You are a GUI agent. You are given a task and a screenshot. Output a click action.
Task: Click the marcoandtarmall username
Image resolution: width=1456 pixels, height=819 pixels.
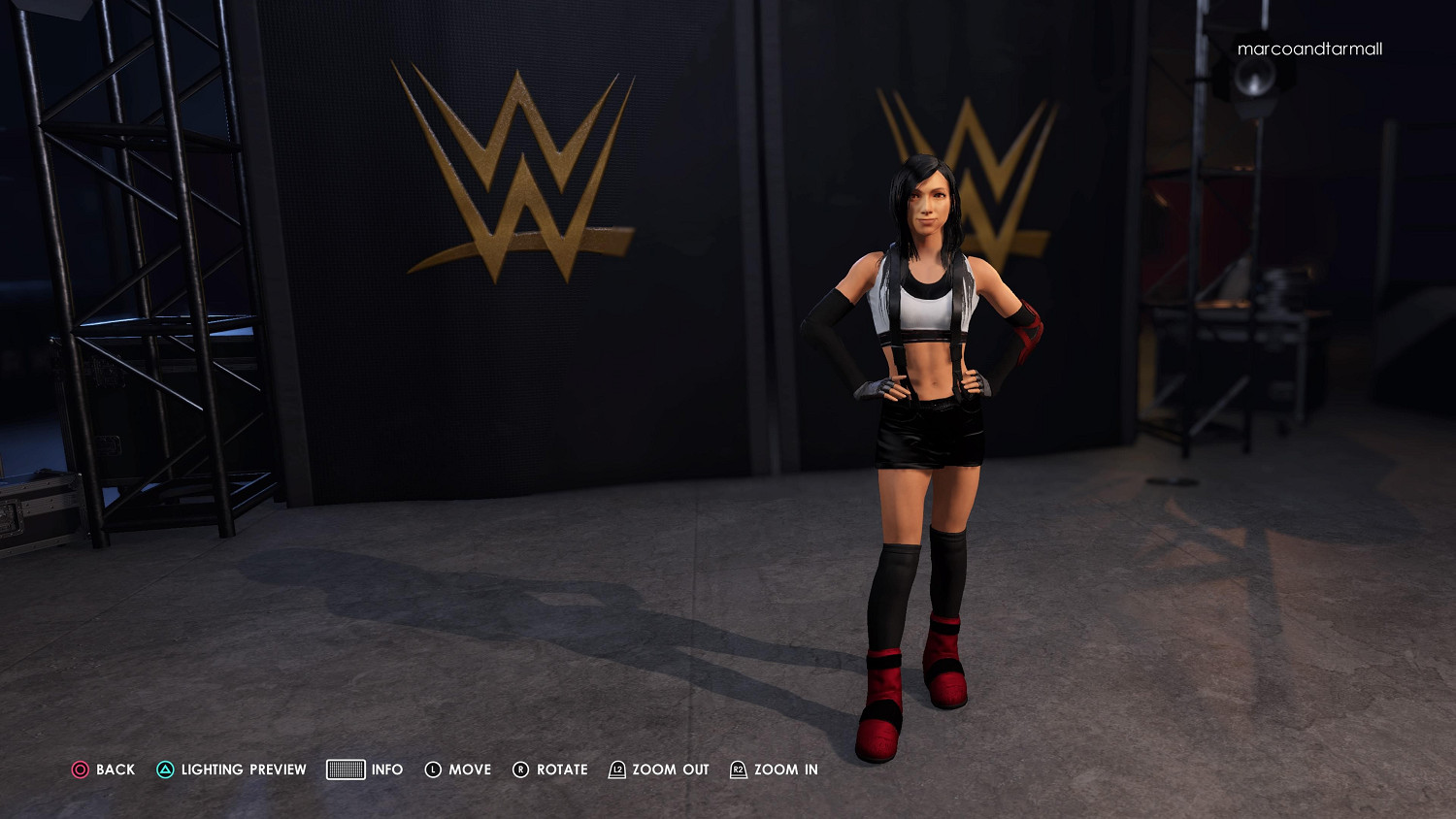(x=1309, y=49)
